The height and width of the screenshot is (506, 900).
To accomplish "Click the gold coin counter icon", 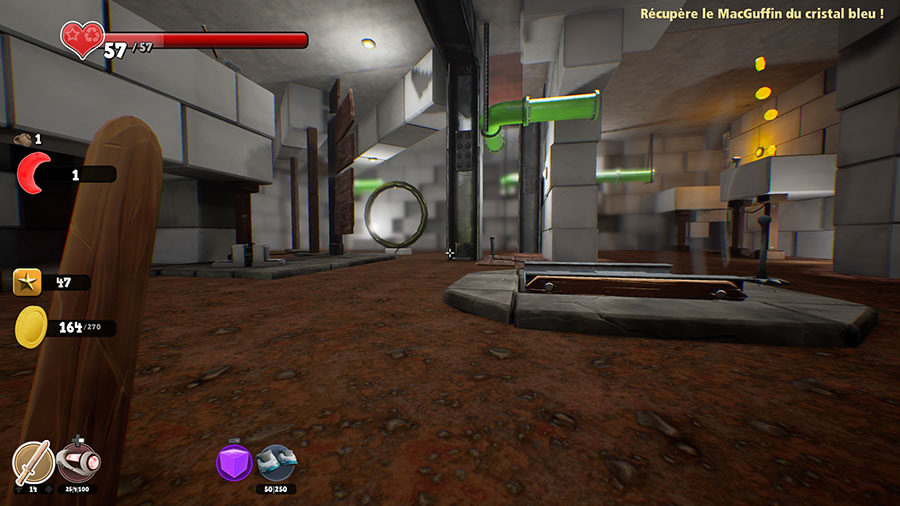I will 31,327.
